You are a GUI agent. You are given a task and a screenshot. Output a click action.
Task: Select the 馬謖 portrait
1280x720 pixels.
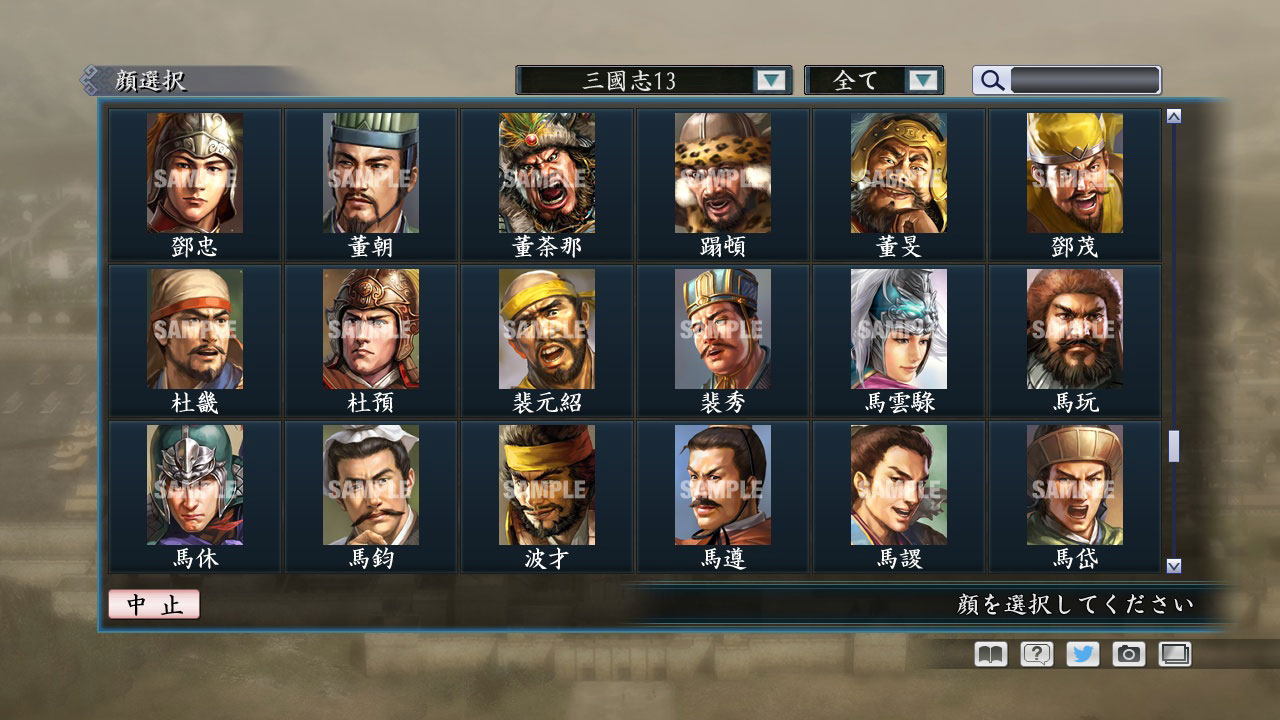pos(899,485)
